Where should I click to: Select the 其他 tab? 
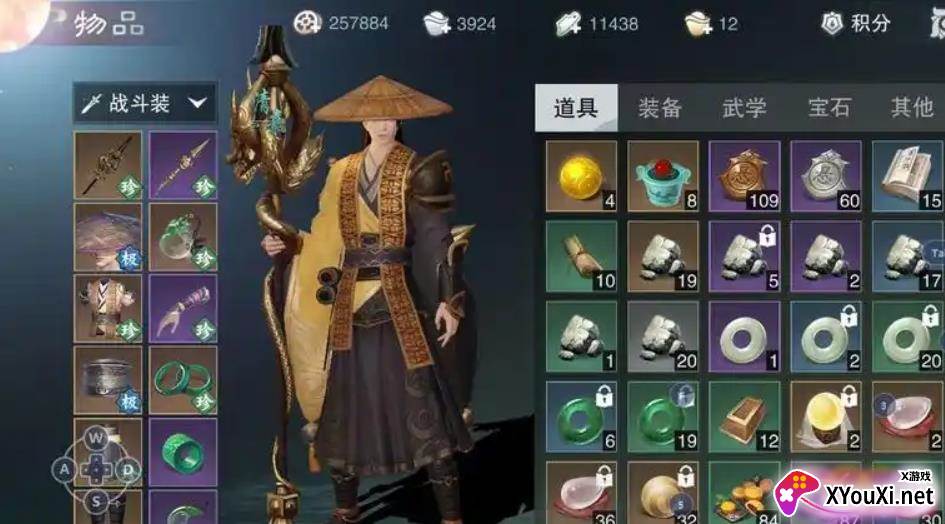pos(911,108)
